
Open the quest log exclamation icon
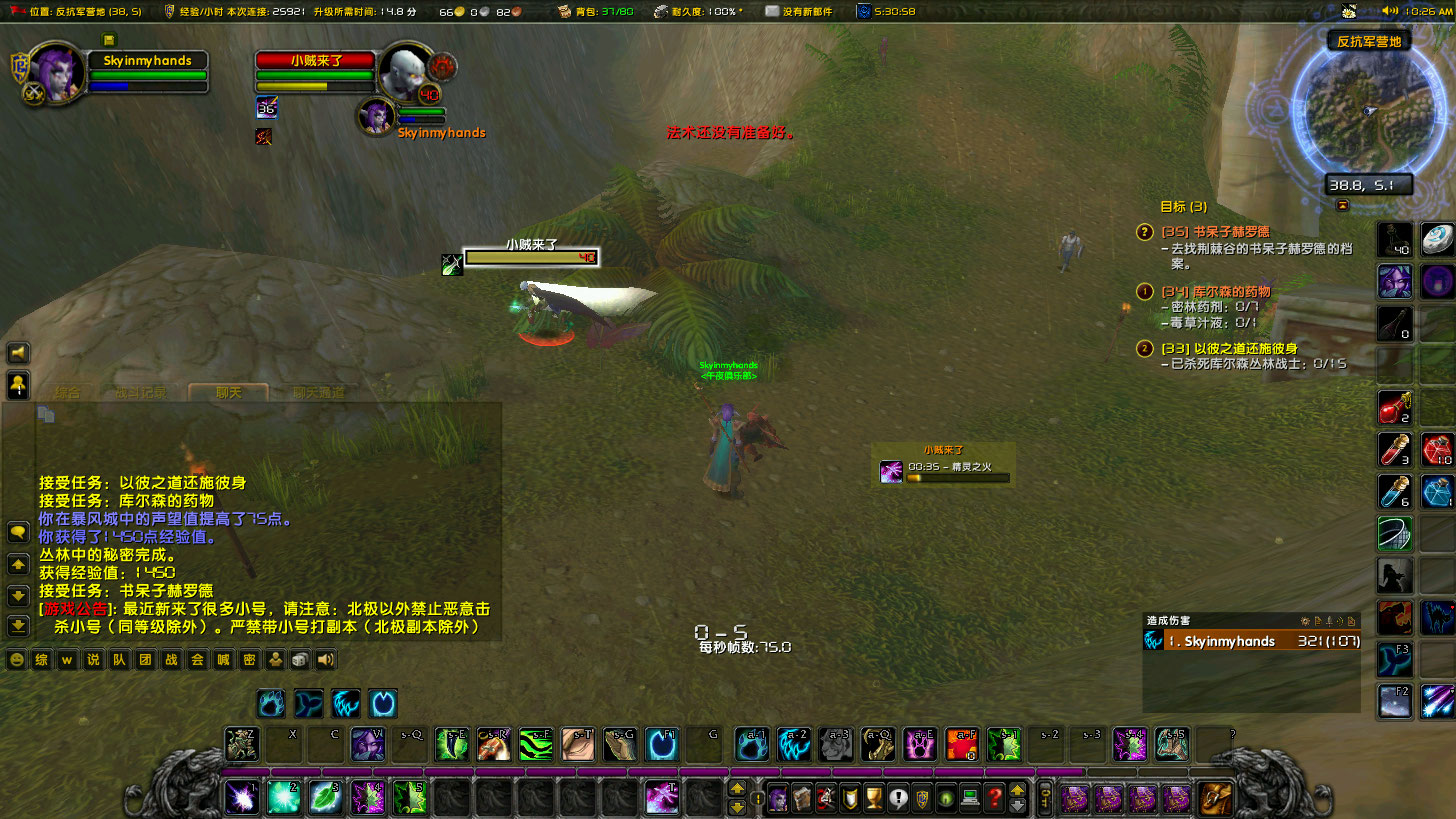(897, 797)
